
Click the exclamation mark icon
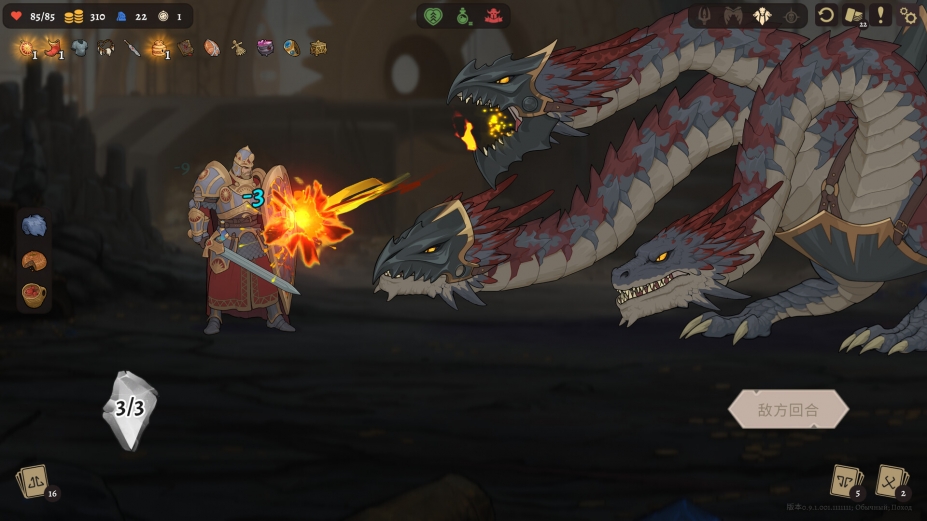881,15
